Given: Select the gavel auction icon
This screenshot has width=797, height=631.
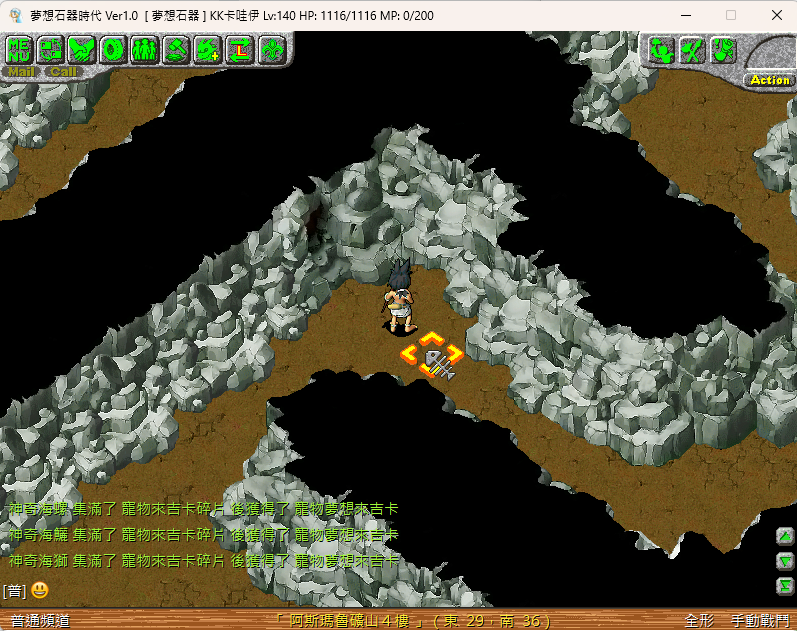Looking at the screenshot, I should pyautogui.click(x=176, y=48).
